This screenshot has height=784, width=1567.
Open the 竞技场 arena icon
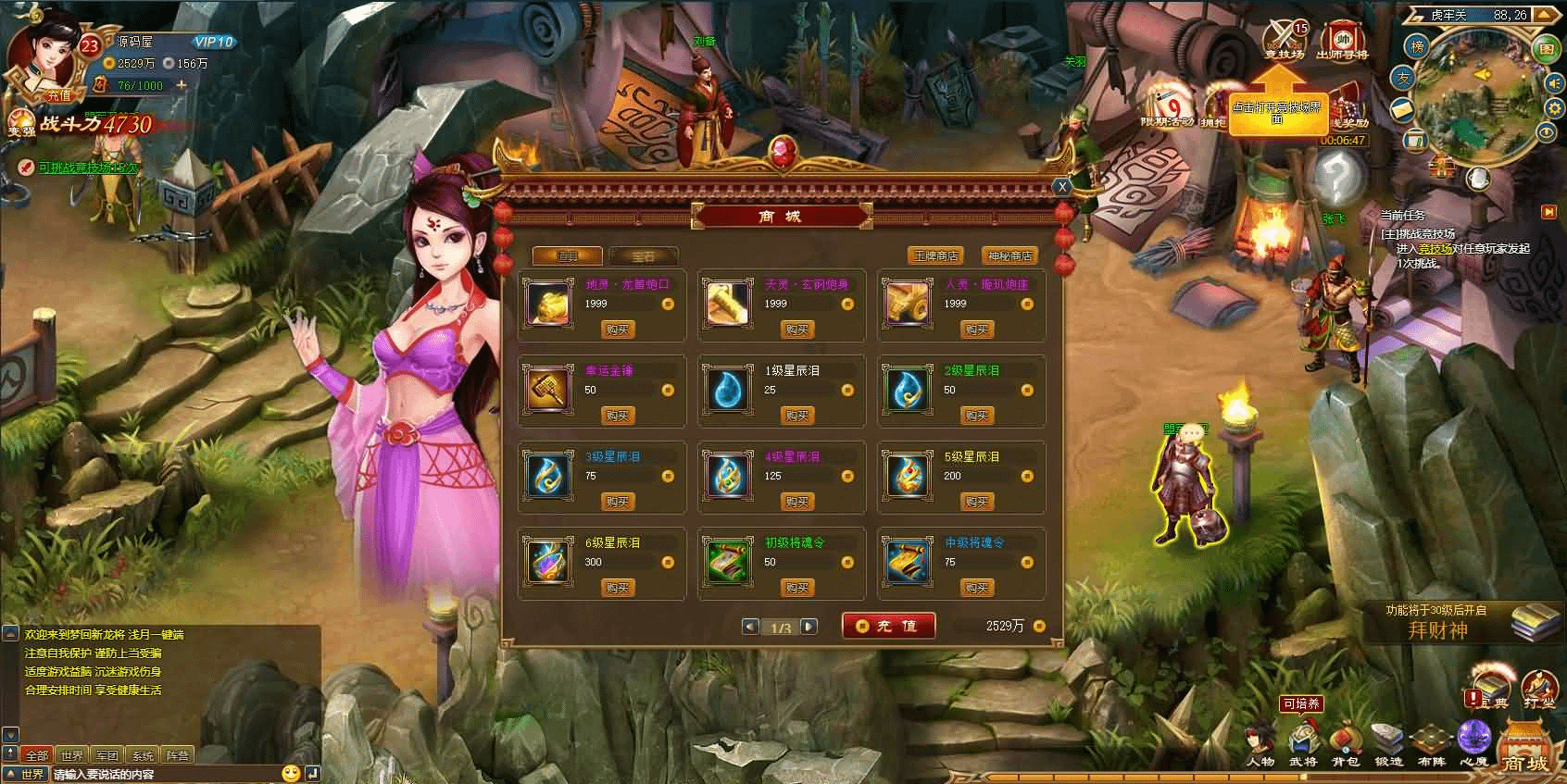tap(1285, 40)
